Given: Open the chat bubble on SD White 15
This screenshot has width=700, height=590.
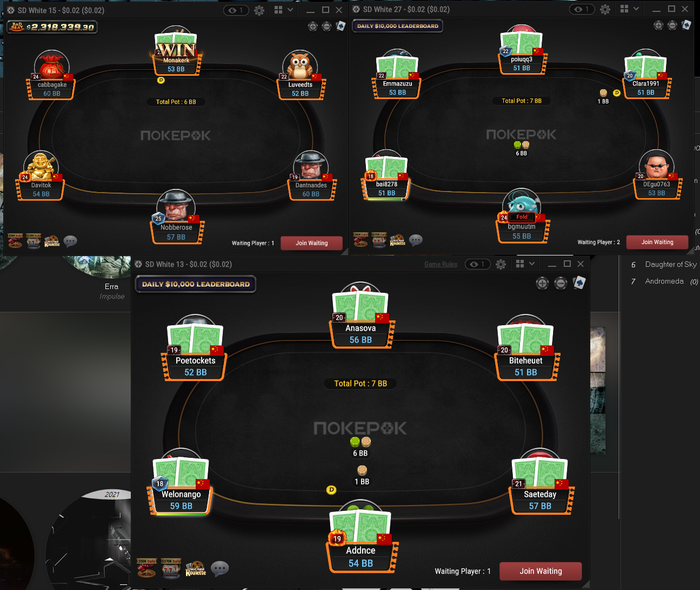Looking at the screenshot, I should click(x=70, y=241).
